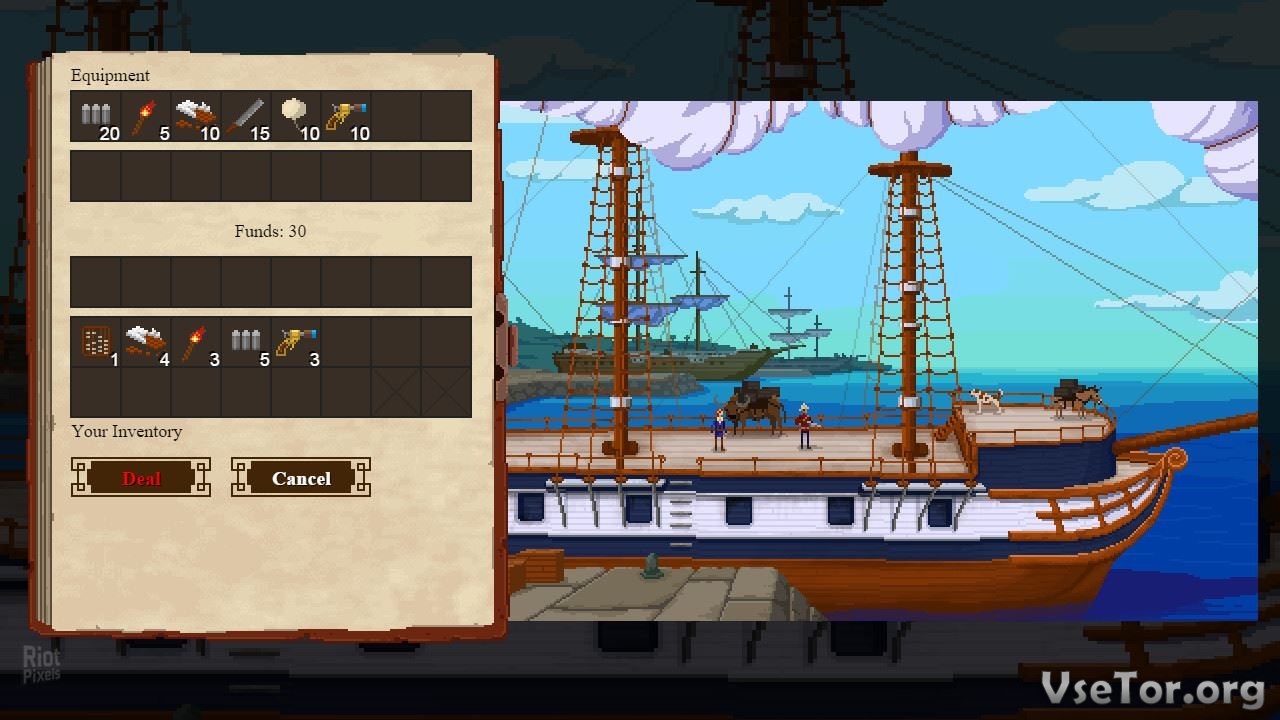Select your 4 chocolate bars
The width and height of the screenshot is (1280, 720).
click(146, 342)
